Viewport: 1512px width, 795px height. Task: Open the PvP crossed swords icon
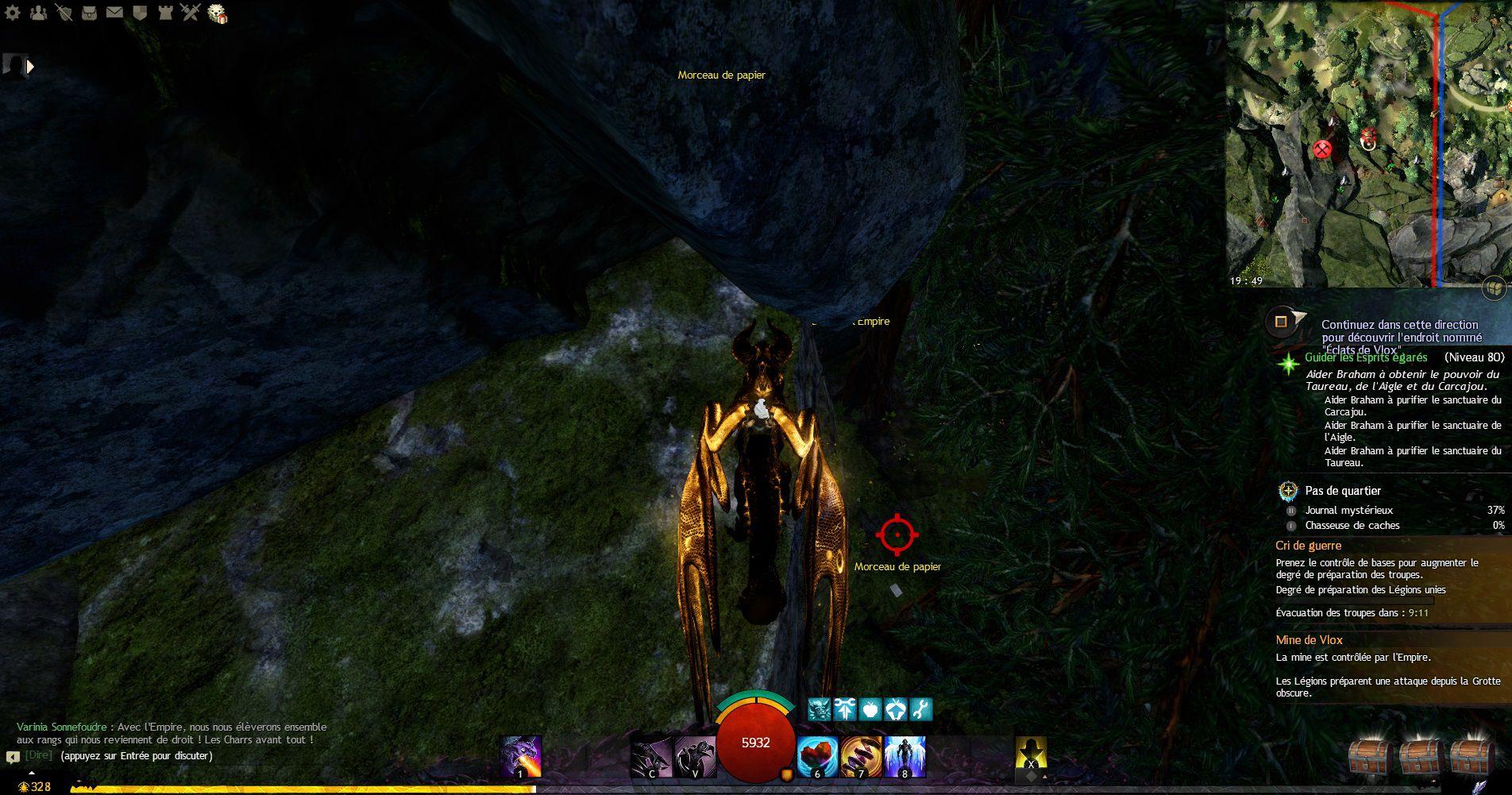point(190,13)
